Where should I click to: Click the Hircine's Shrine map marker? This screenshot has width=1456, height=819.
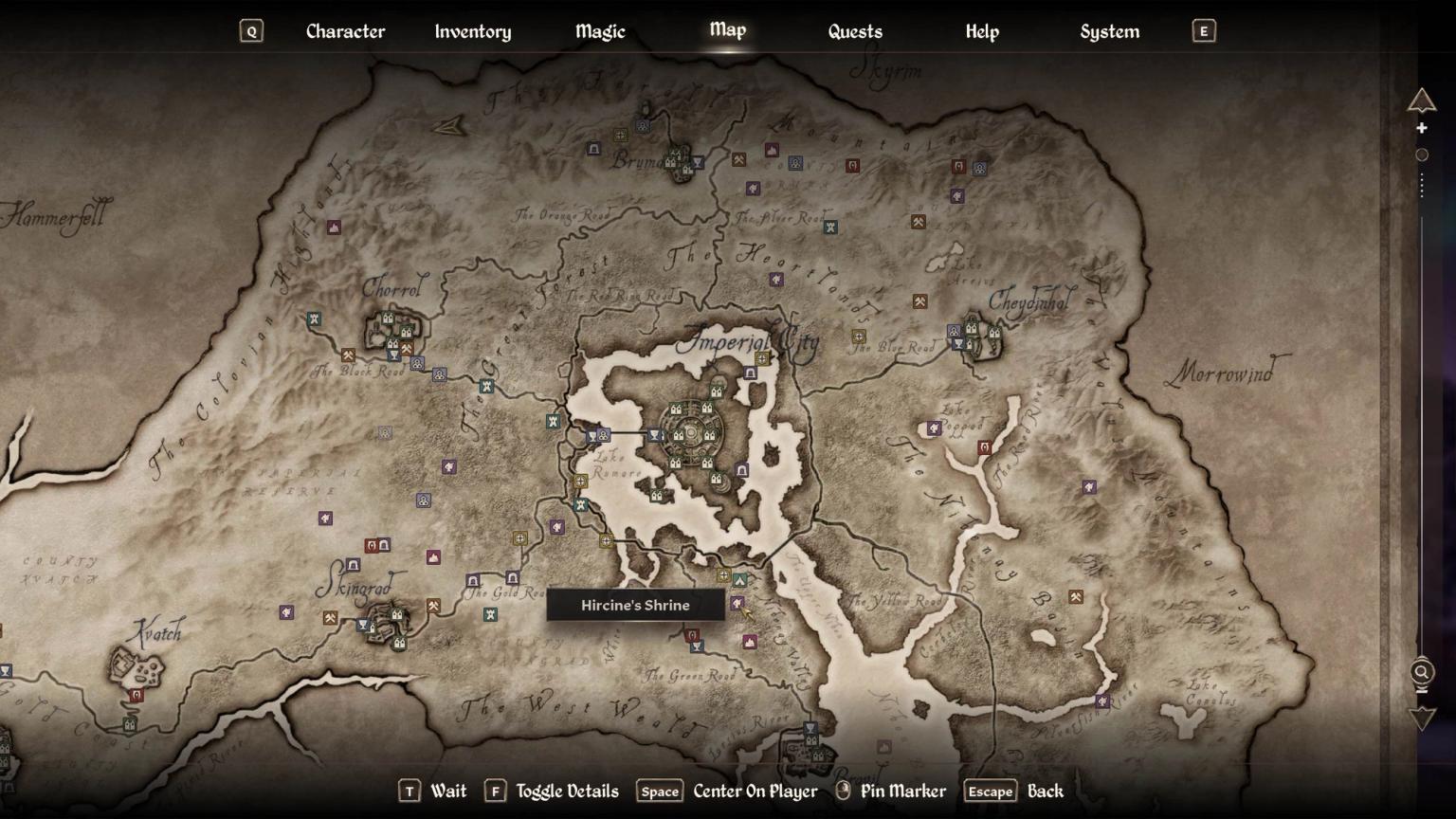click(738, 603)
